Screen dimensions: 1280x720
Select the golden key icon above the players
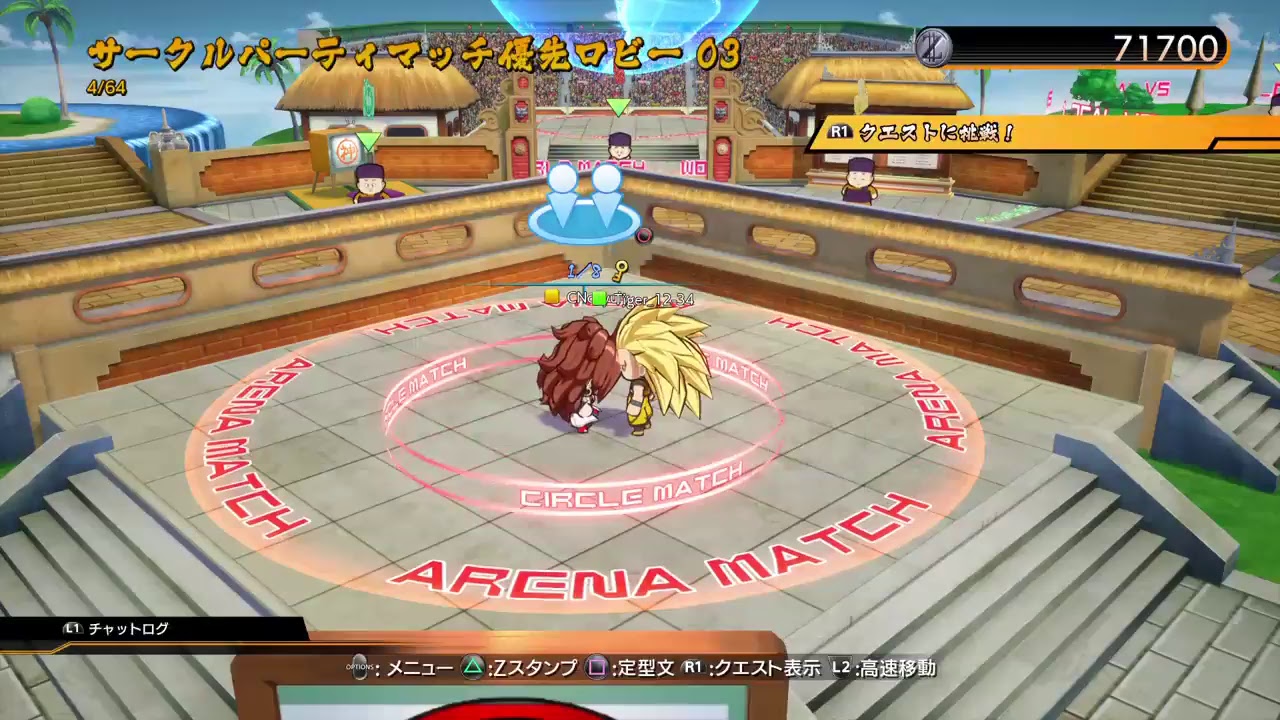pos(619,270)
